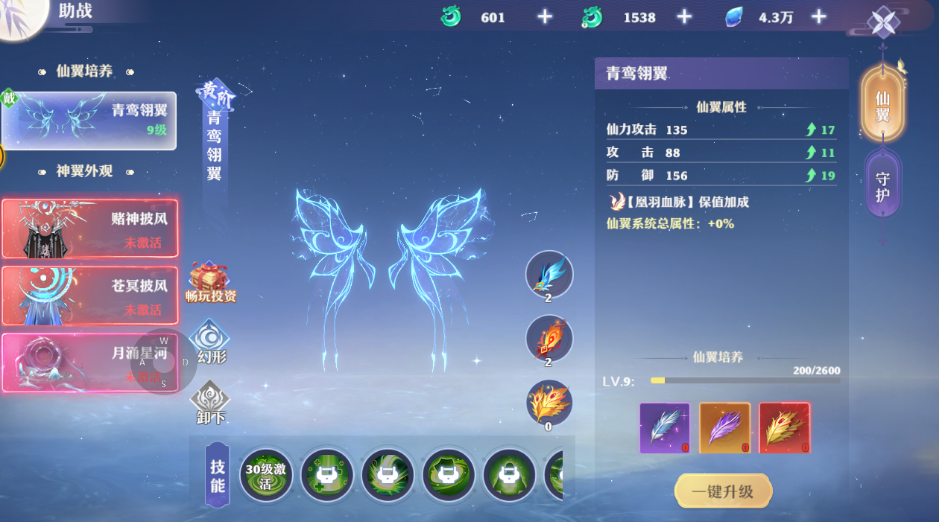939x522 pixels.
Task: Choose the 赌神披风 appearance
Action: 89,229
